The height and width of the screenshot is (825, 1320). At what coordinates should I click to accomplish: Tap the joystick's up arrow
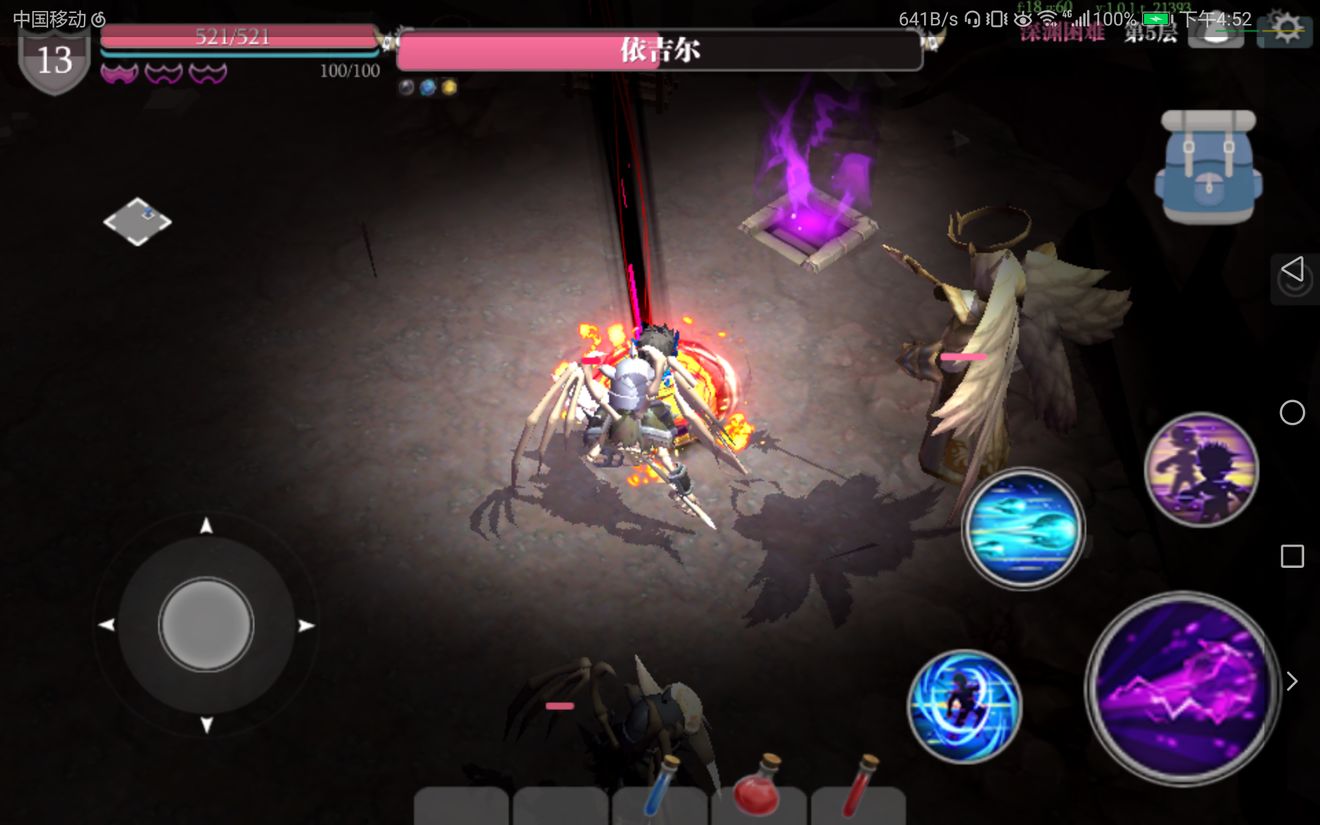(206, 526)
